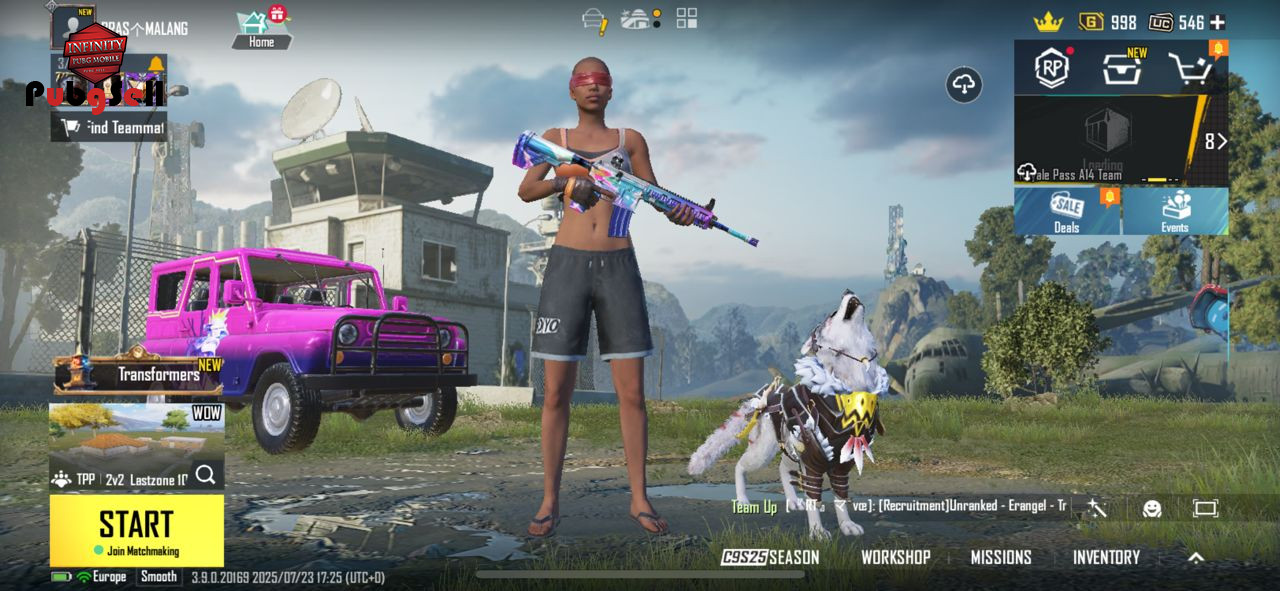The height and width of the screenshot is (591, 1280).
Task: Start matchmaking with the yellow START button
Action: (136, 529)
